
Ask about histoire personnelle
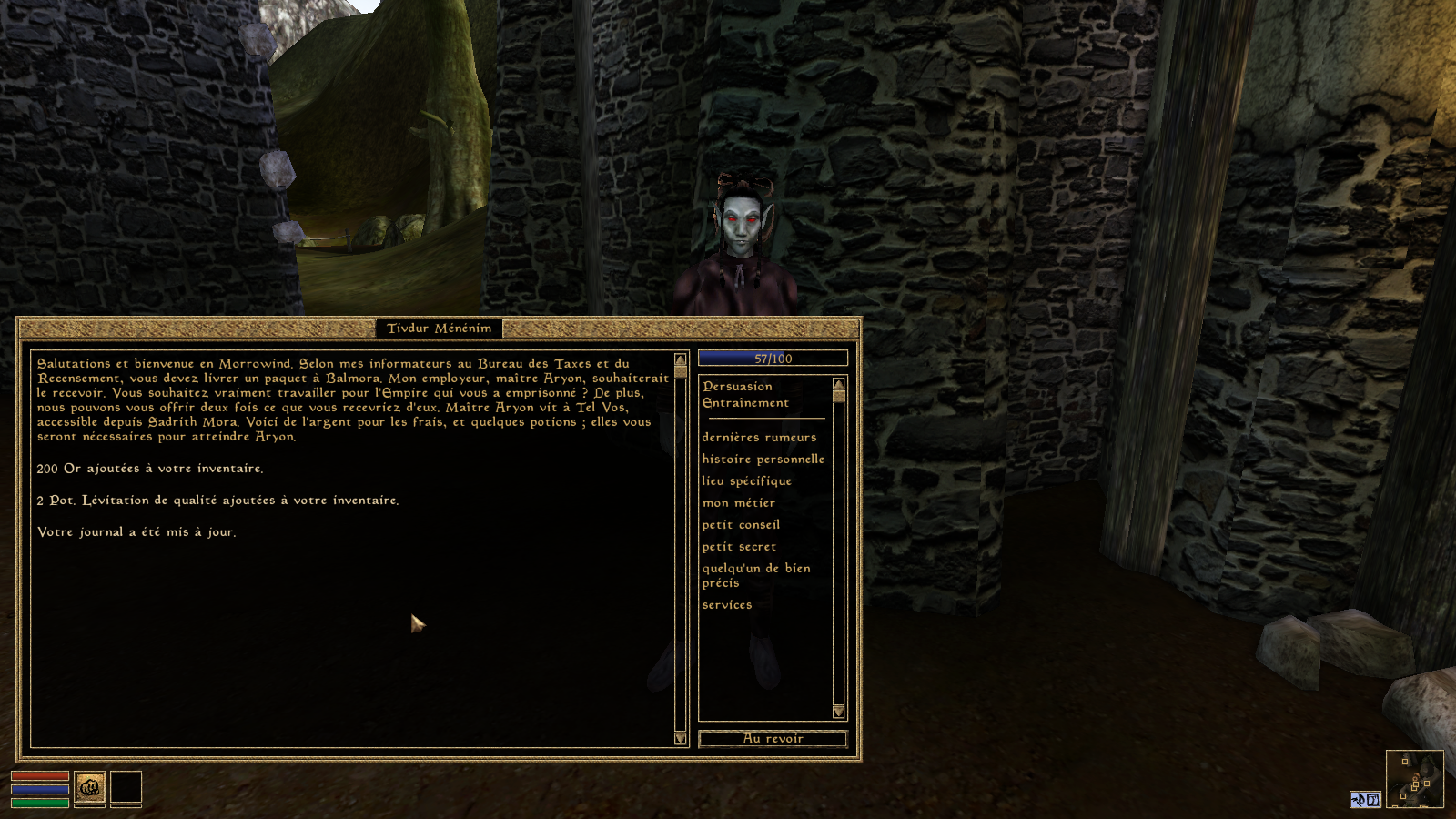point(763,460)
